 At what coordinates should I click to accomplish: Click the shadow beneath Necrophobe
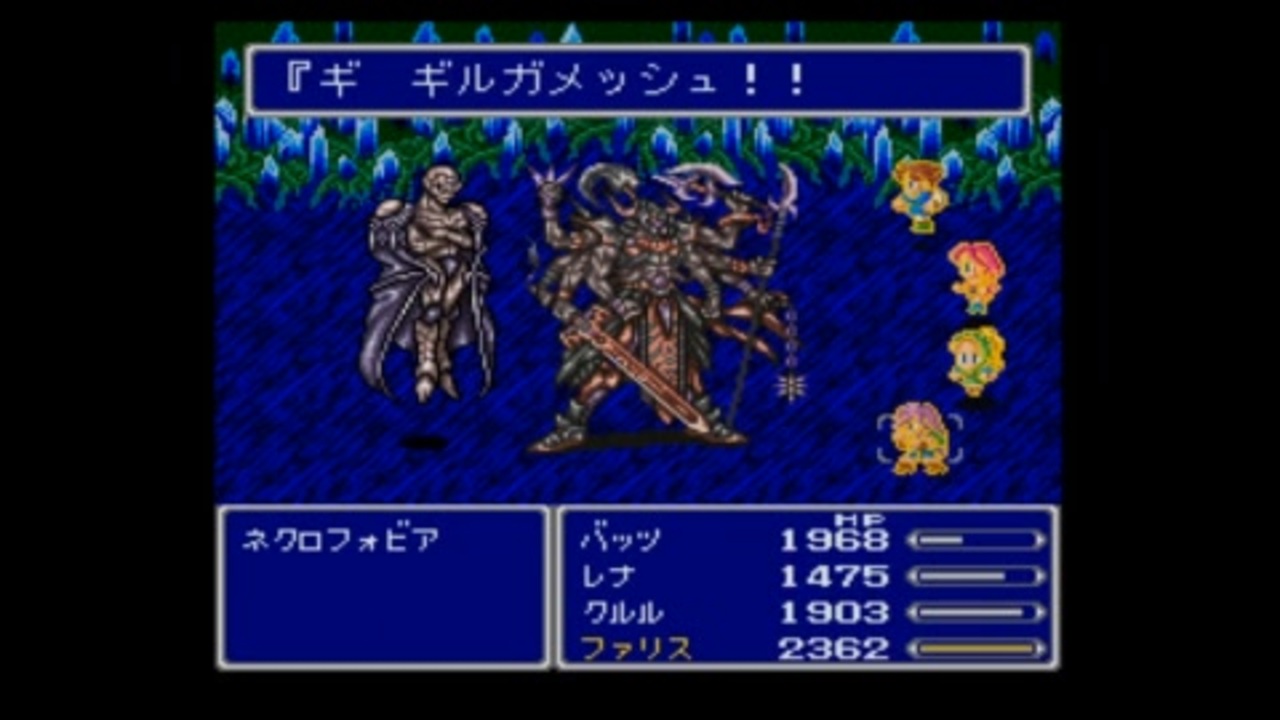click(425, 443)
